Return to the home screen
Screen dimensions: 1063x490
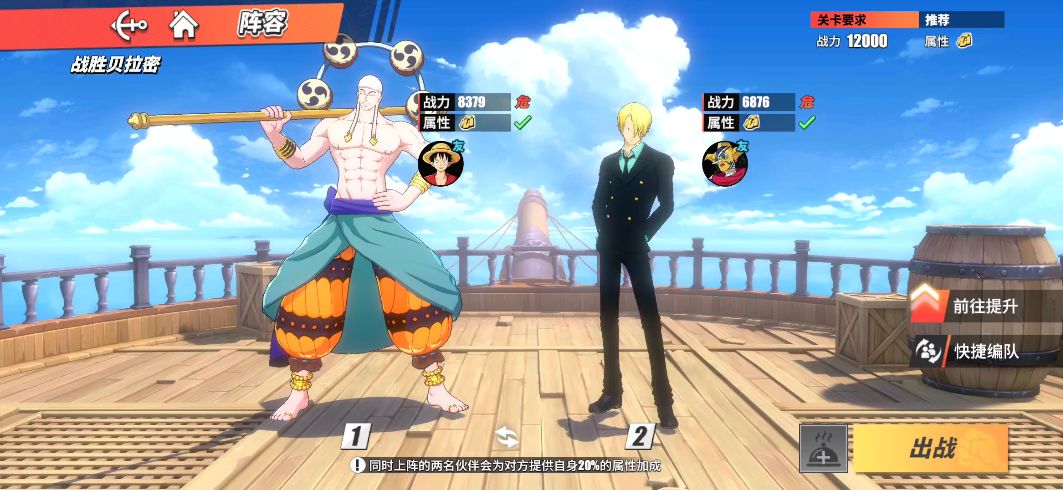pyautogui.click(x=183, y=23)
